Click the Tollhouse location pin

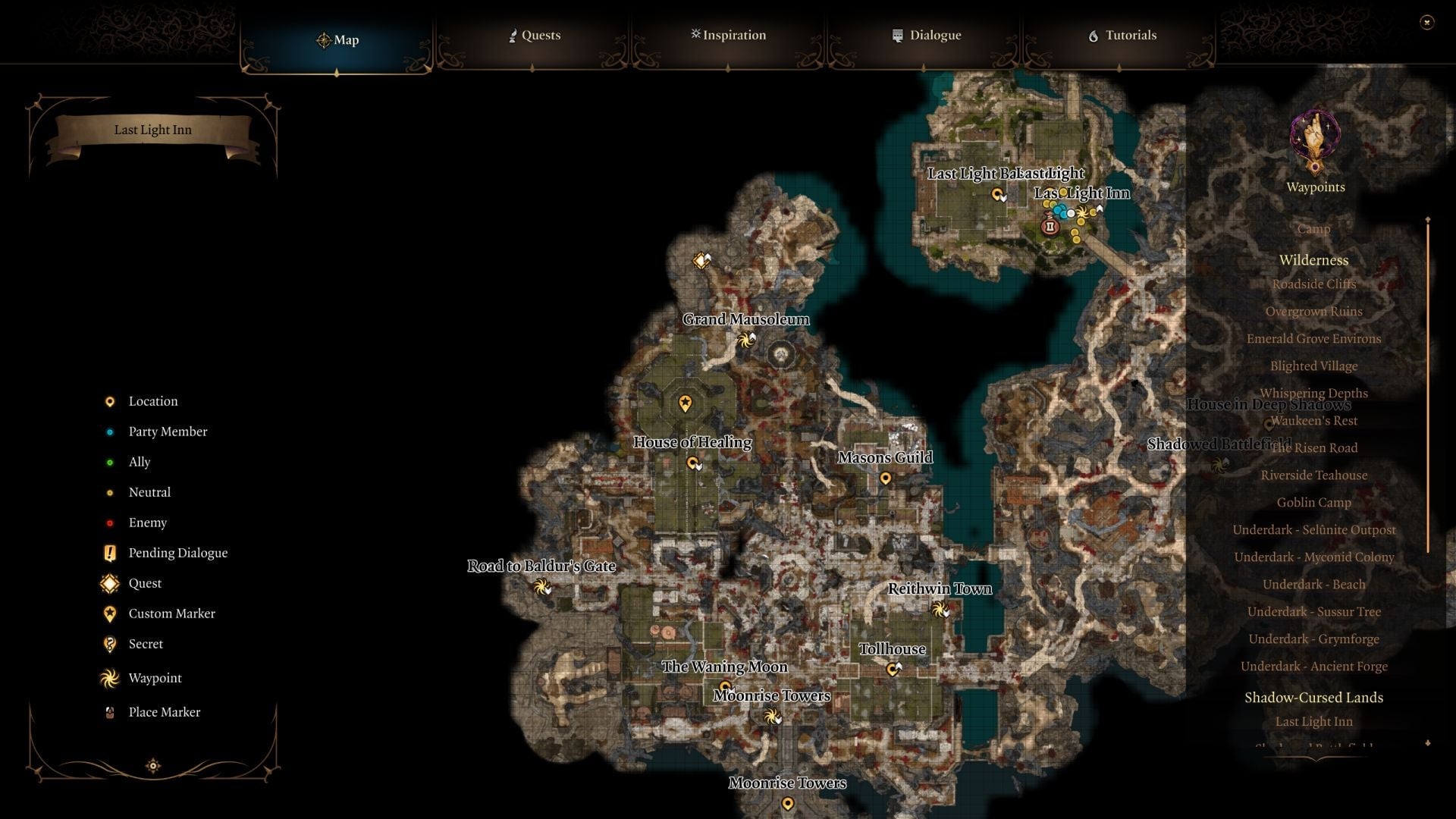pyautogui.click(x=892, y=668)
